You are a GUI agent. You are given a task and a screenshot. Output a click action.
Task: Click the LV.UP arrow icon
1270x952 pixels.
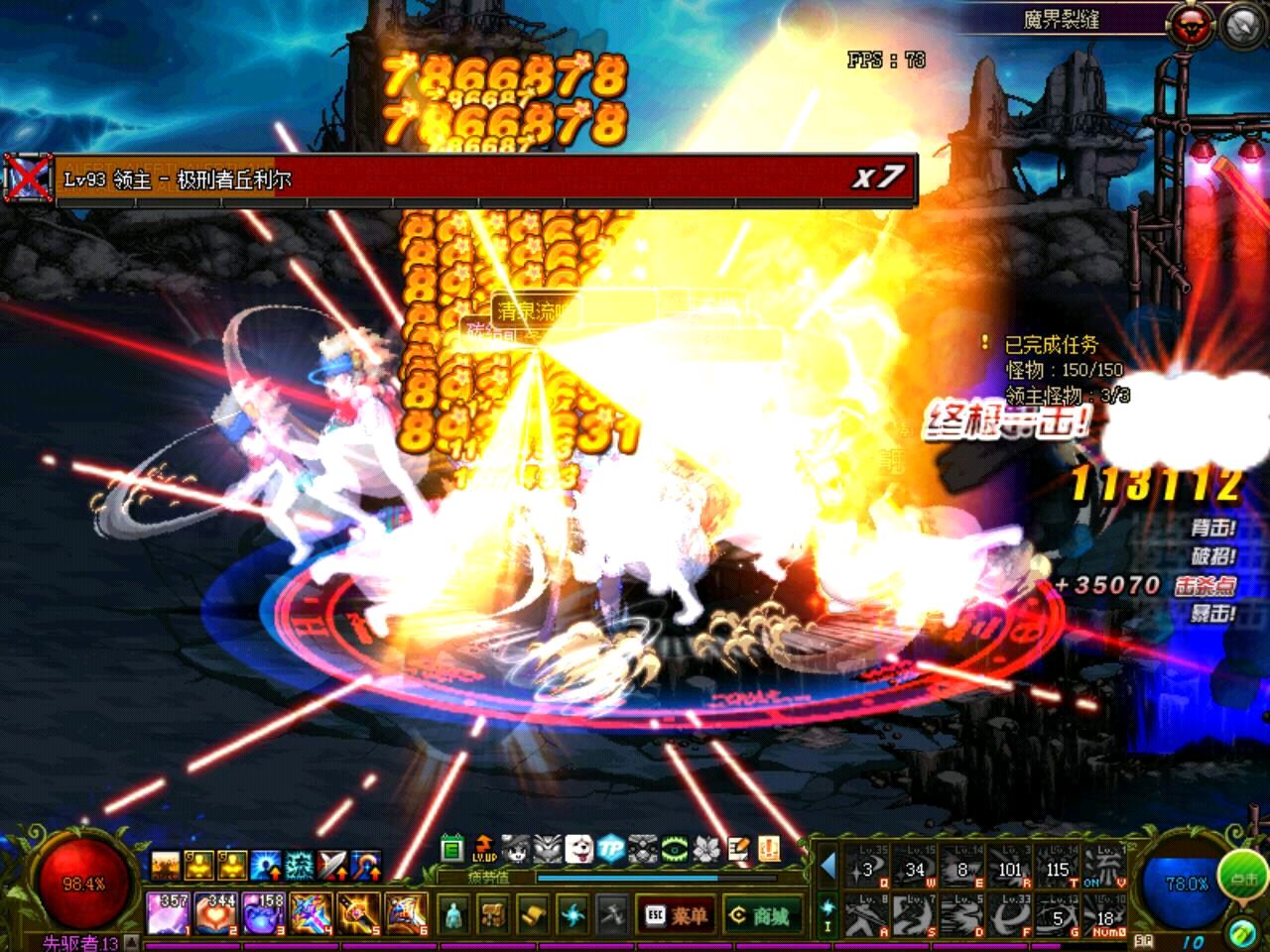pos(484,849)
